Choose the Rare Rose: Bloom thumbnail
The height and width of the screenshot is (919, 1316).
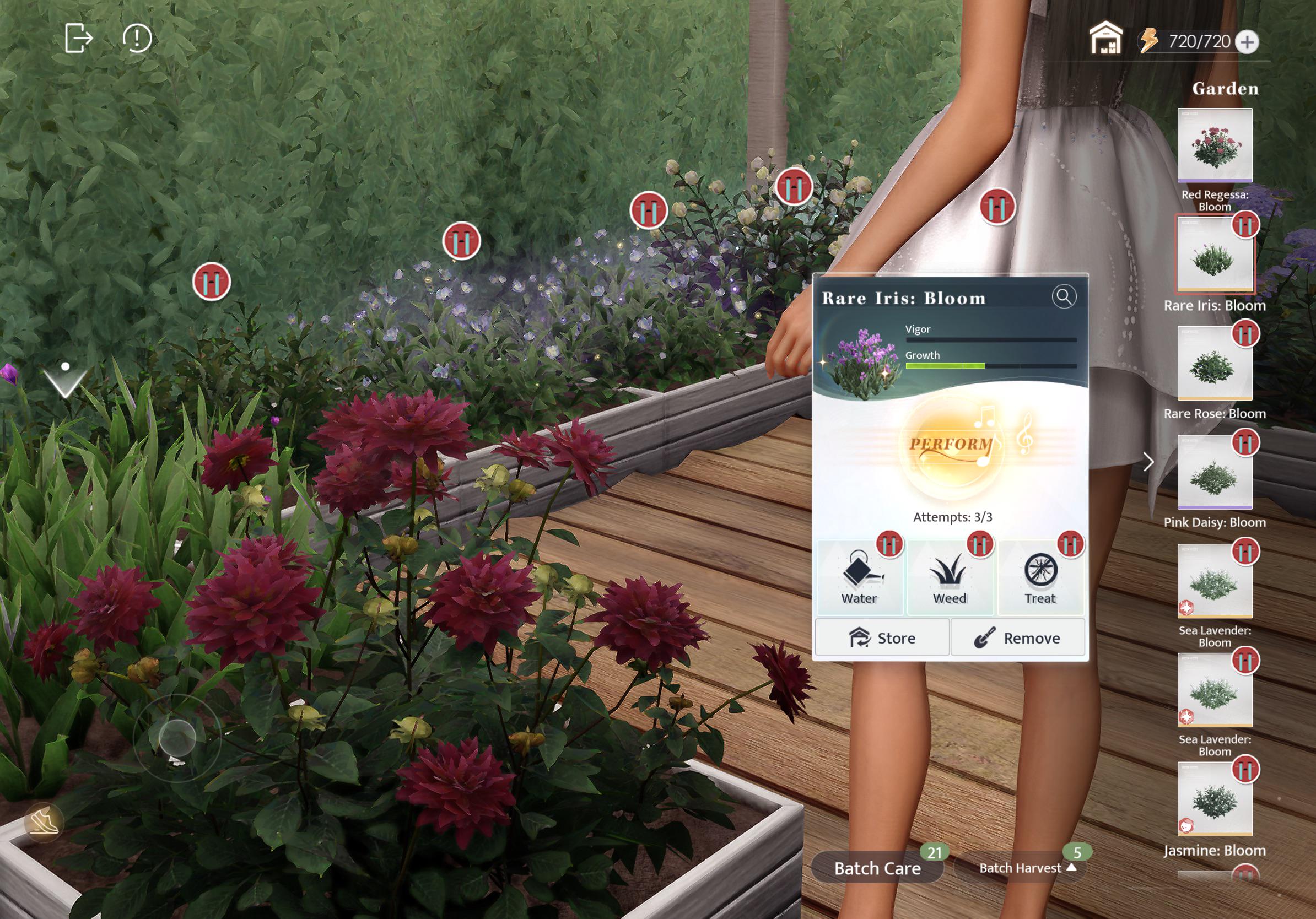1215,363
